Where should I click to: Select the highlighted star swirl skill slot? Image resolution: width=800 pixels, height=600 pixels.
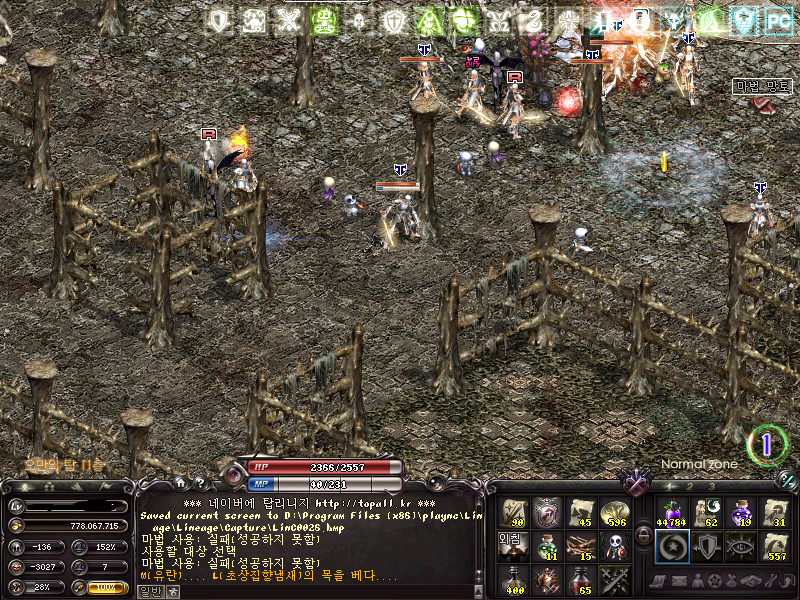(x=671, y=546)
